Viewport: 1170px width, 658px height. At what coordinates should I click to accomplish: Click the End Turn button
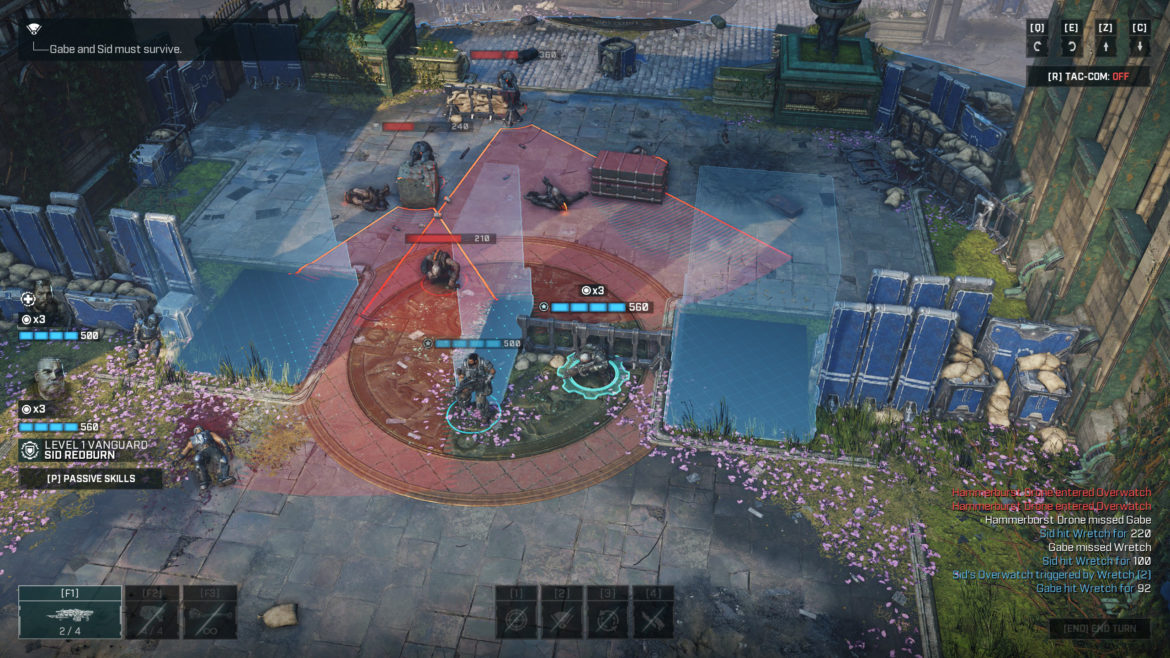coord(1100,628)
